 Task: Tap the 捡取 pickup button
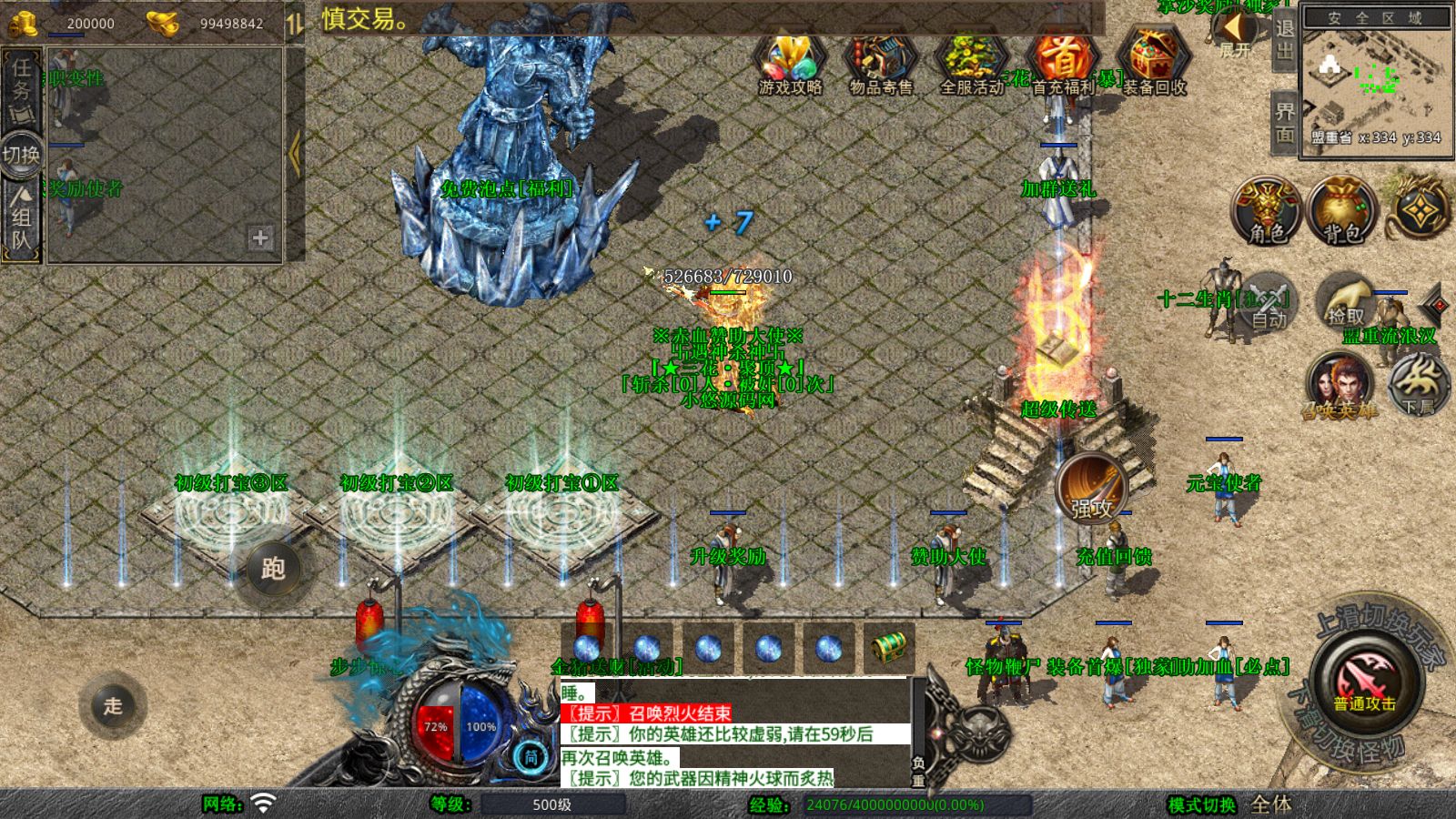[x=1346, y=302]
